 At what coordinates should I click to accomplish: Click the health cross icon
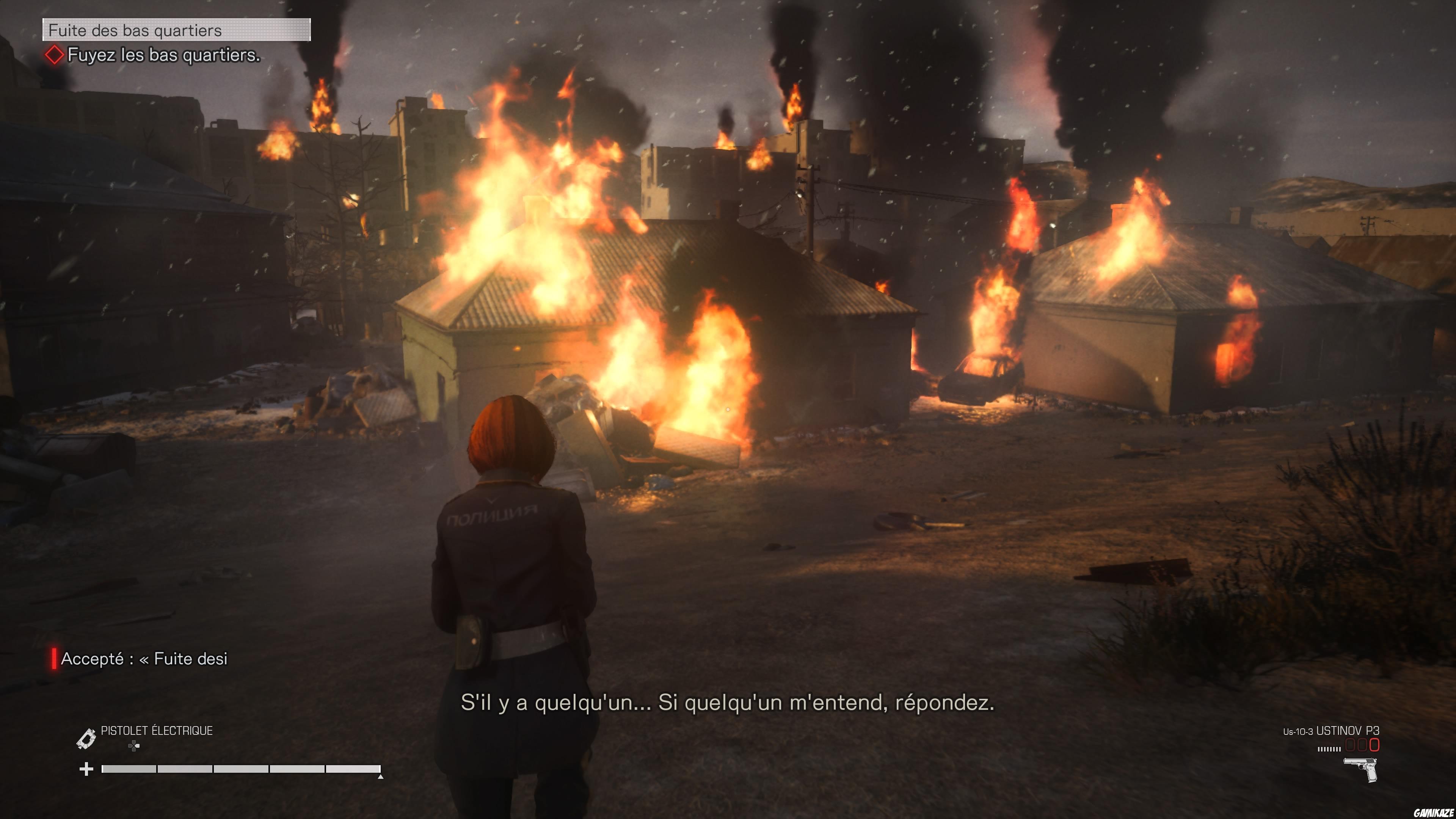[x=86, y=769]
